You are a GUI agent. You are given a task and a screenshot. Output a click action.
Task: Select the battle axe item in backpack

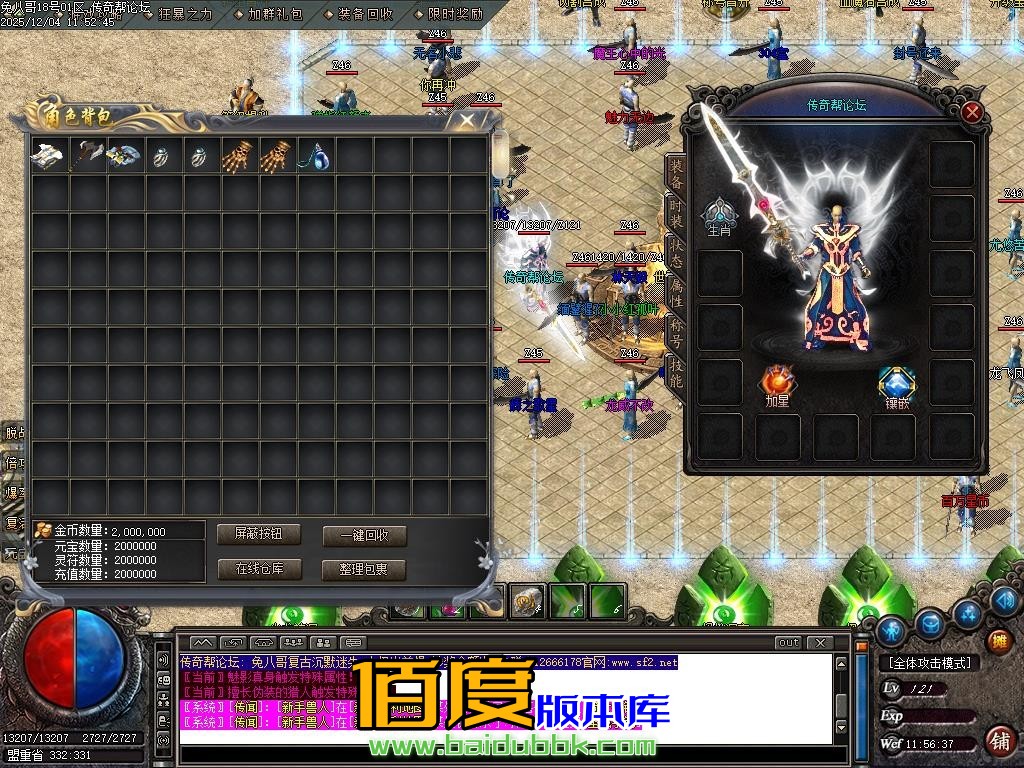tap(86, 155)
